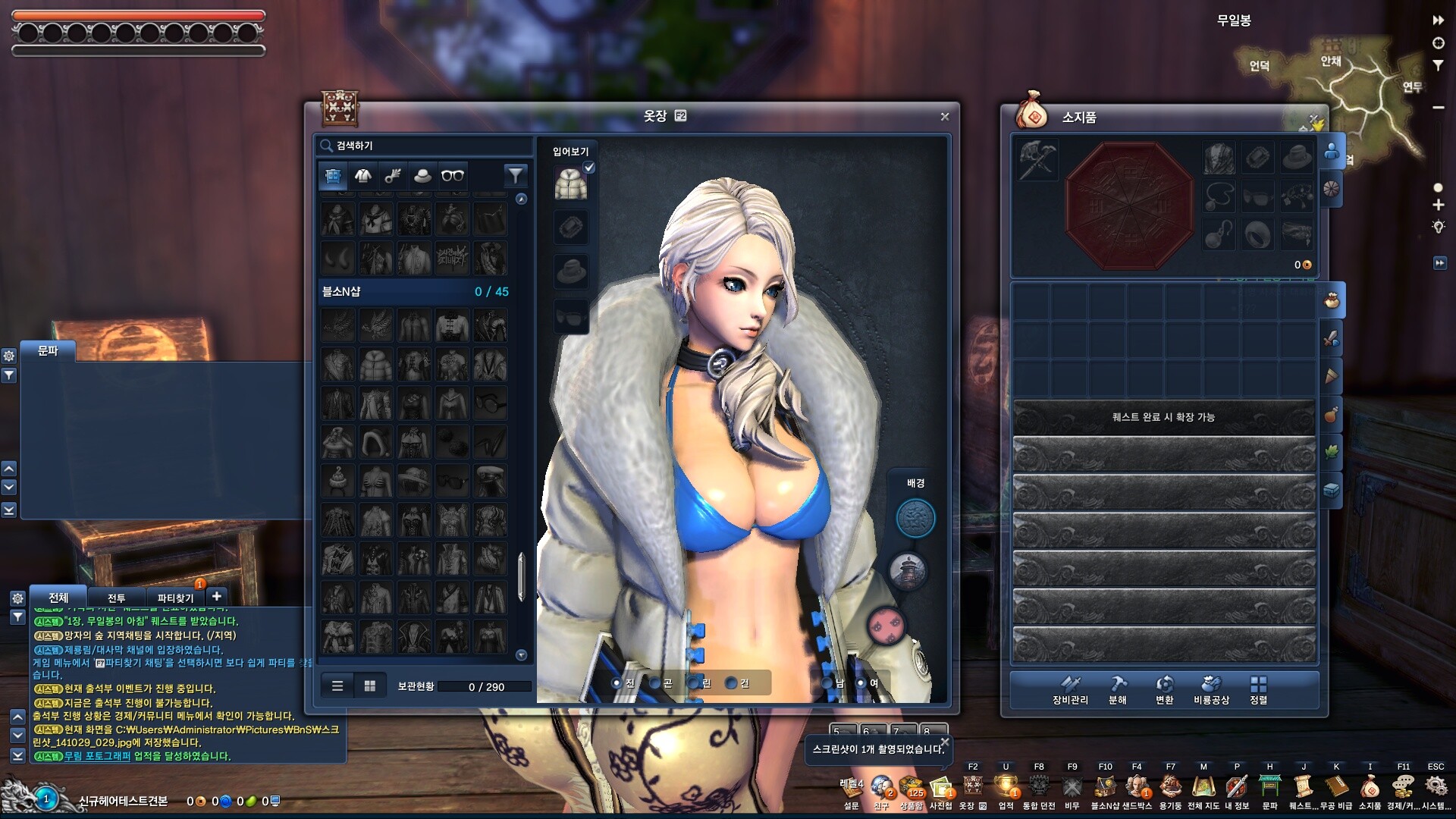Switch to the 전투 chat tab
This screenshot has height=819, width=1456.
coord(116,598)
